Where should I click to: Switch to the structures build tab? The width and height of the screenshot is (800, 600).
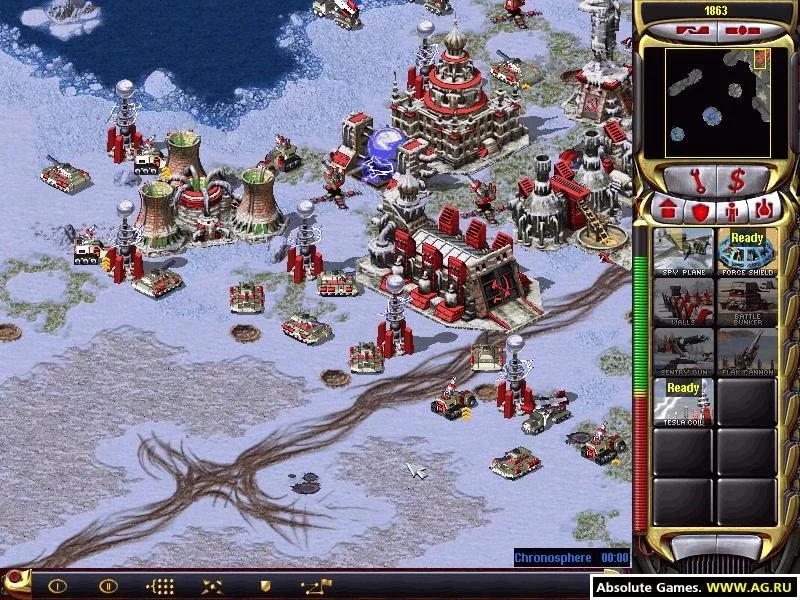[x=668, y=211]
